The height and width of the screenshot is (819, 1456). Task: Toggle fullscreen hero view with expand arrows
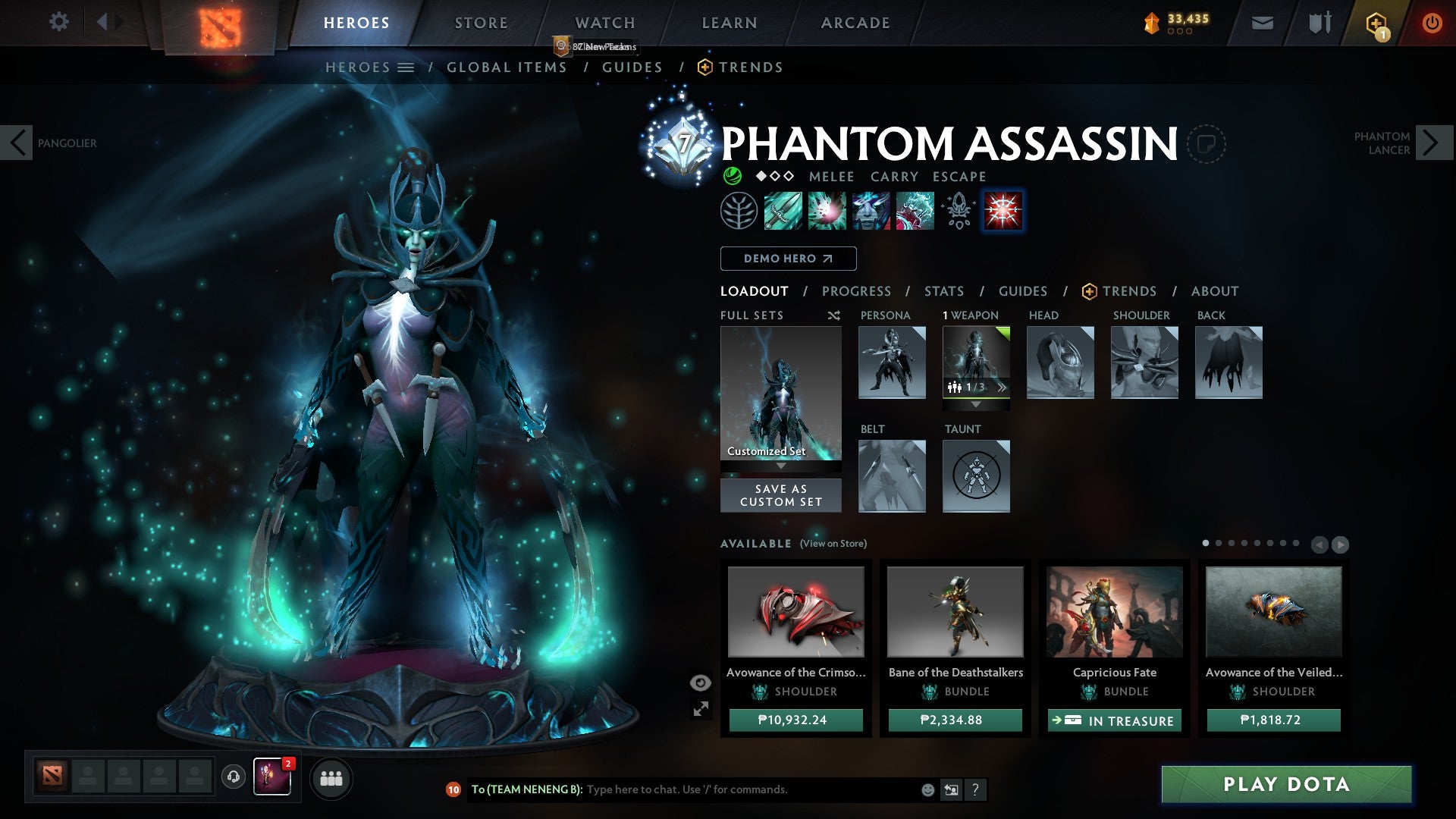coord(701,709)
